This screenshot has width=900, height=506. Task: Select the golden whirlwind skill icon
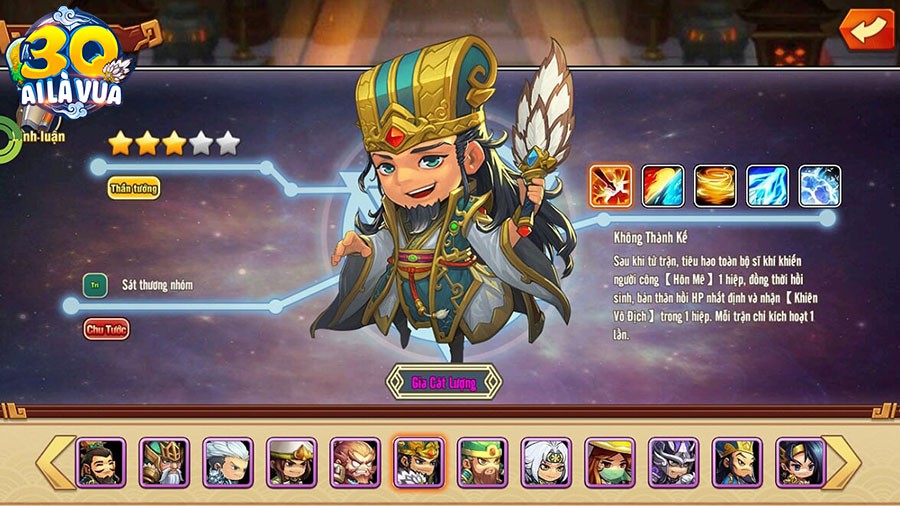coord(715,187)
